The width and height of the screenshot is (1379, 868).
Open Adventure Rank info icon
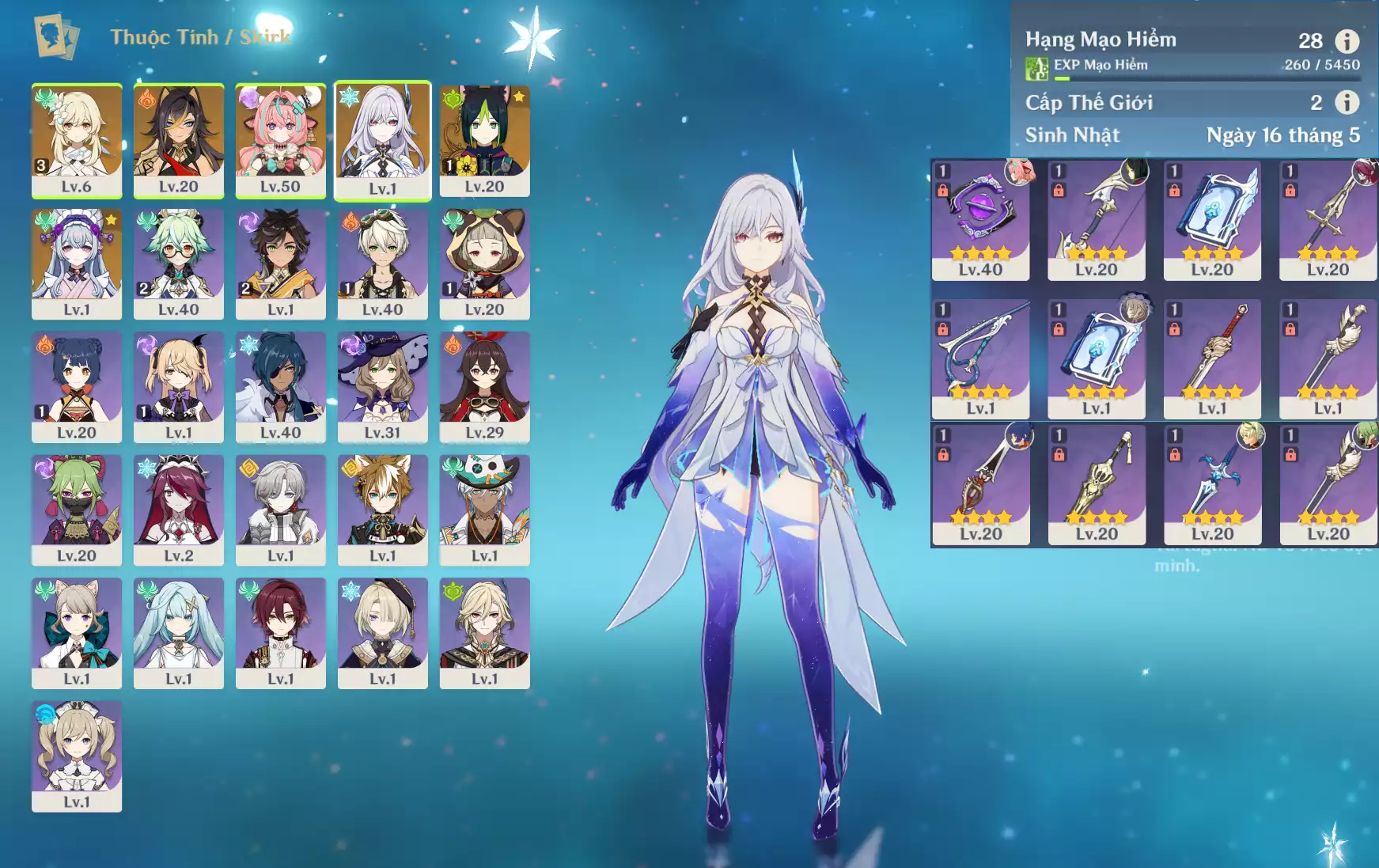[x=1347, y=40]
